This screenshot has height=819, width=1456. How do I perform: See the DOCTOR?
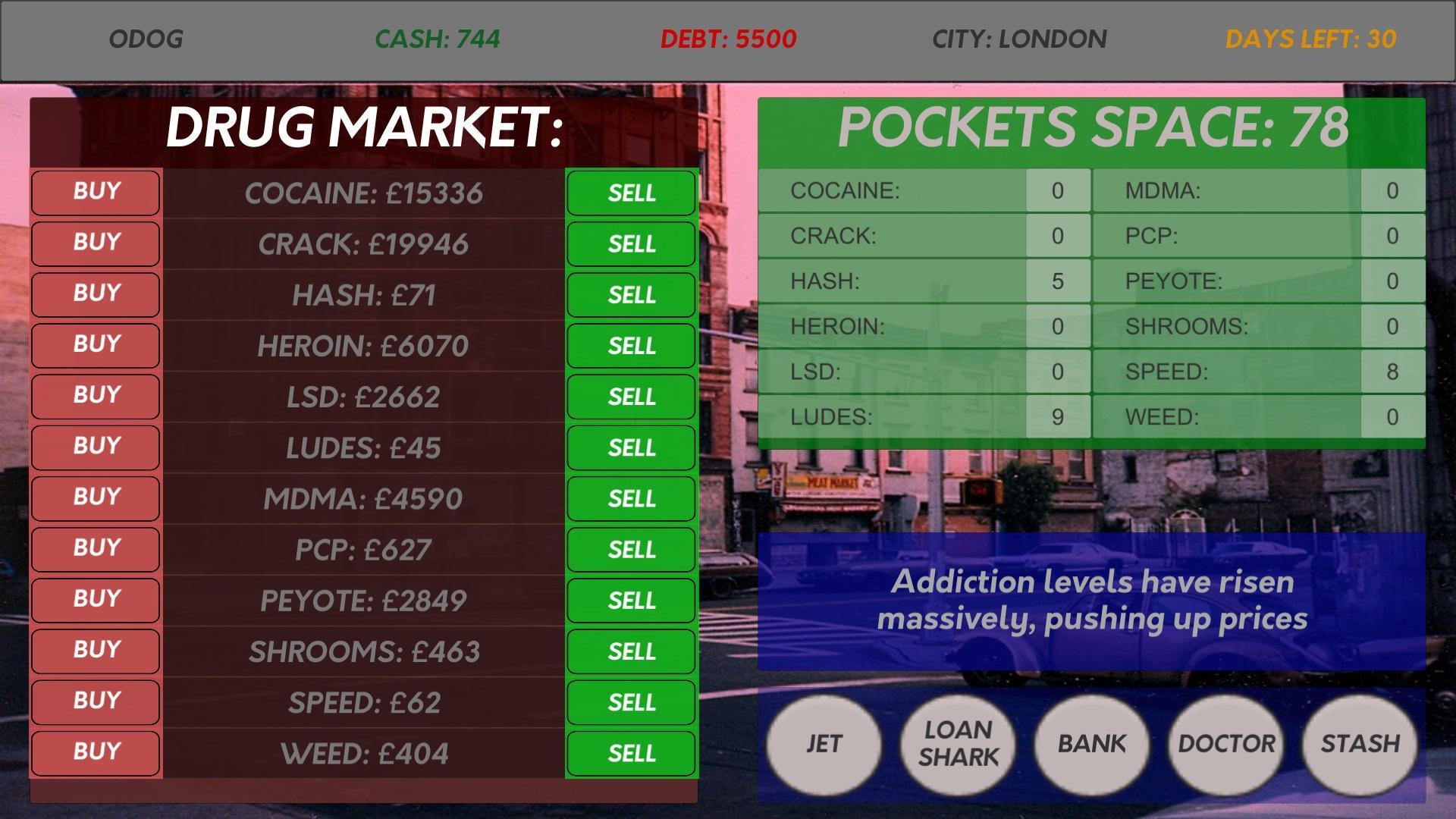coord(1224,745)
